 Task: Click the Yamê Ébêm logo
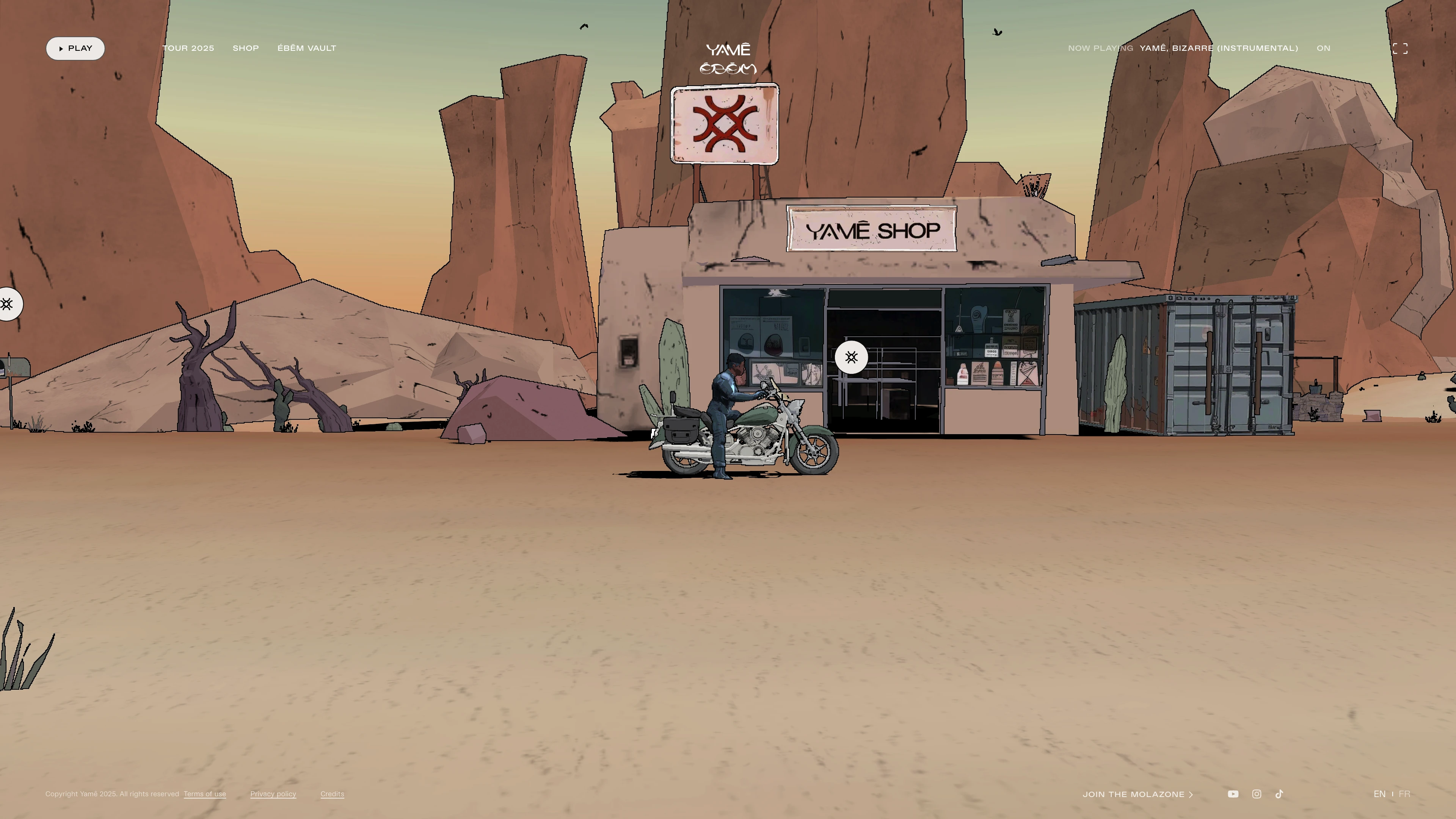[x=728, y=58]
